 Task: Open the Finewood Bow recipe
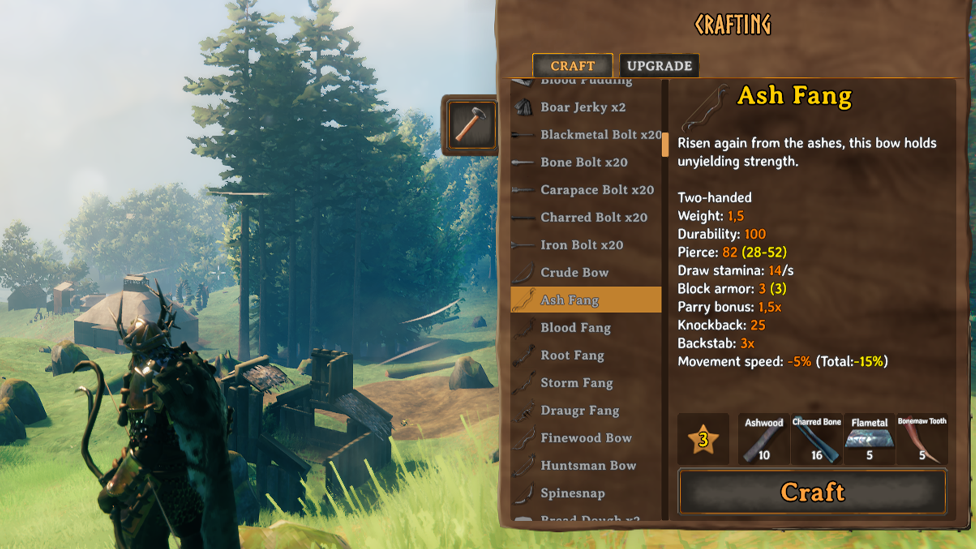tap(586, 438)
